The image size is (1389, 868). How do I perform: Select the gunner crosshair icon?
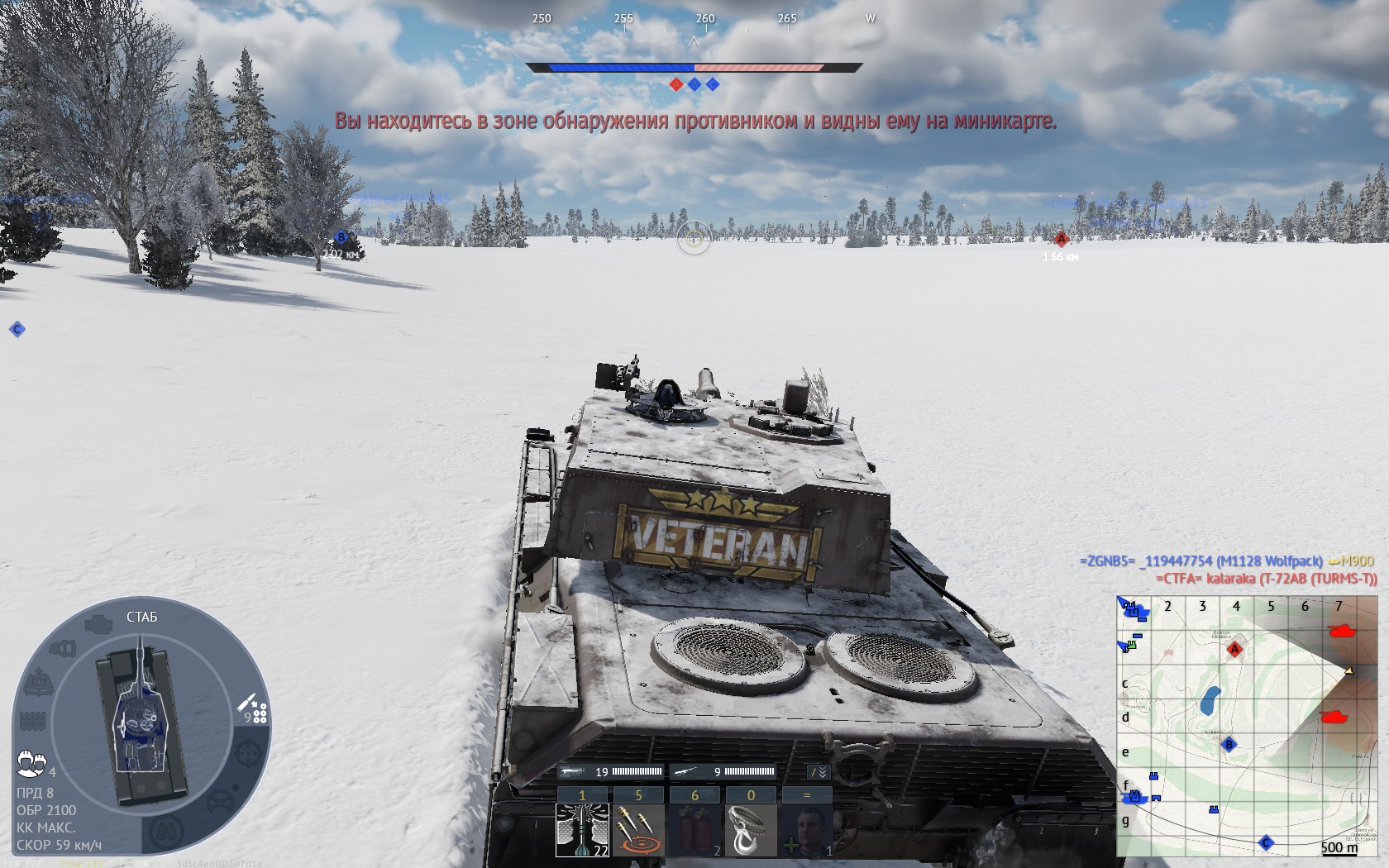tap(248, 754)
